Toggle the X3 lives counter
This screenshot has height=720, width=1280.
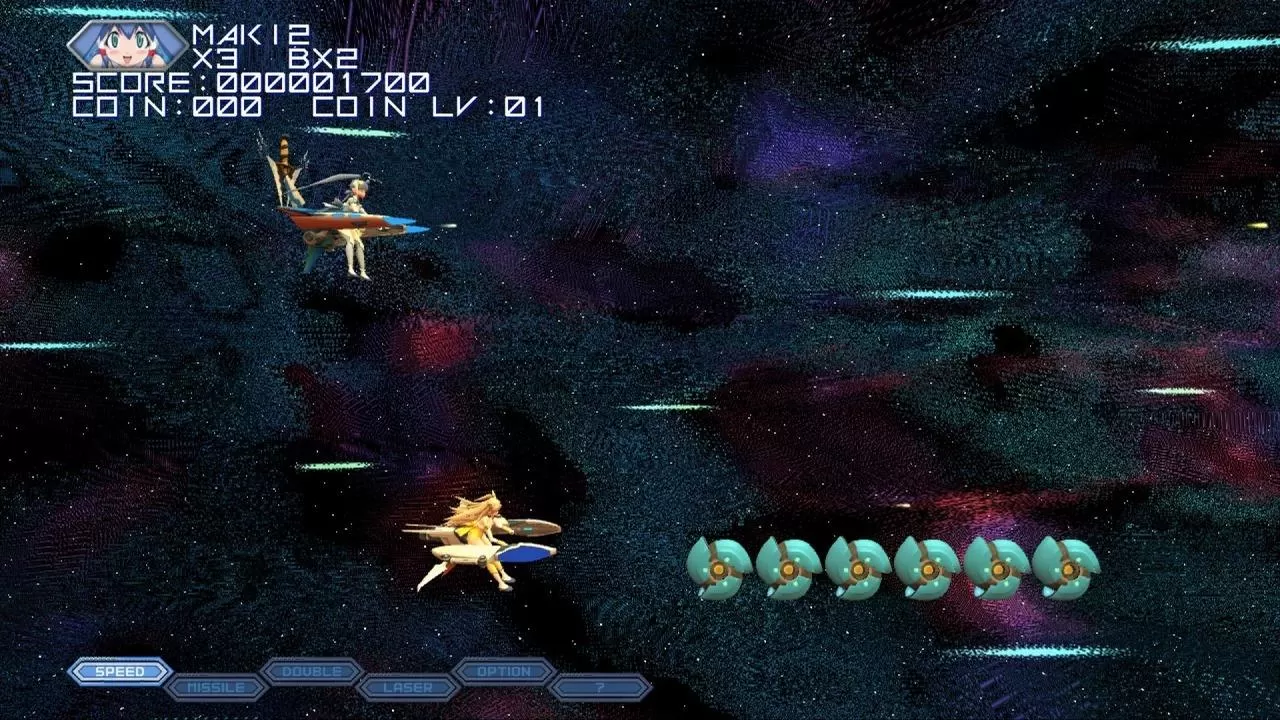tap(215, 58)
